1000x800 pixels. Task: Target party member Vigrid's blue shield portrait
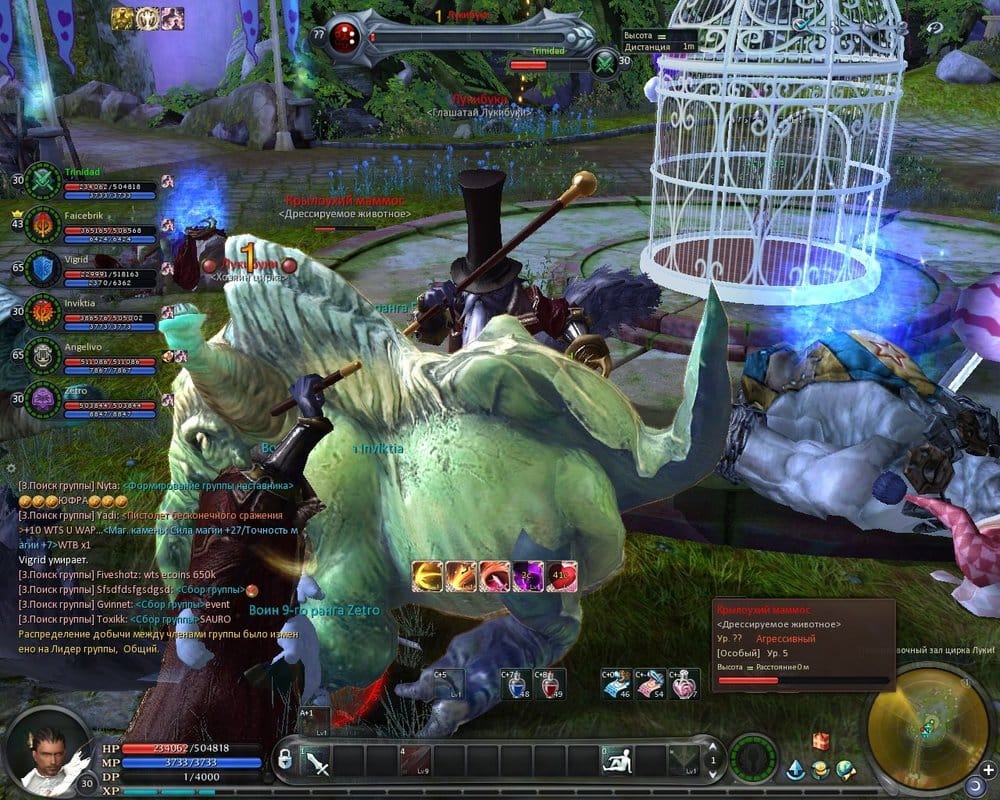coord(44,269)
